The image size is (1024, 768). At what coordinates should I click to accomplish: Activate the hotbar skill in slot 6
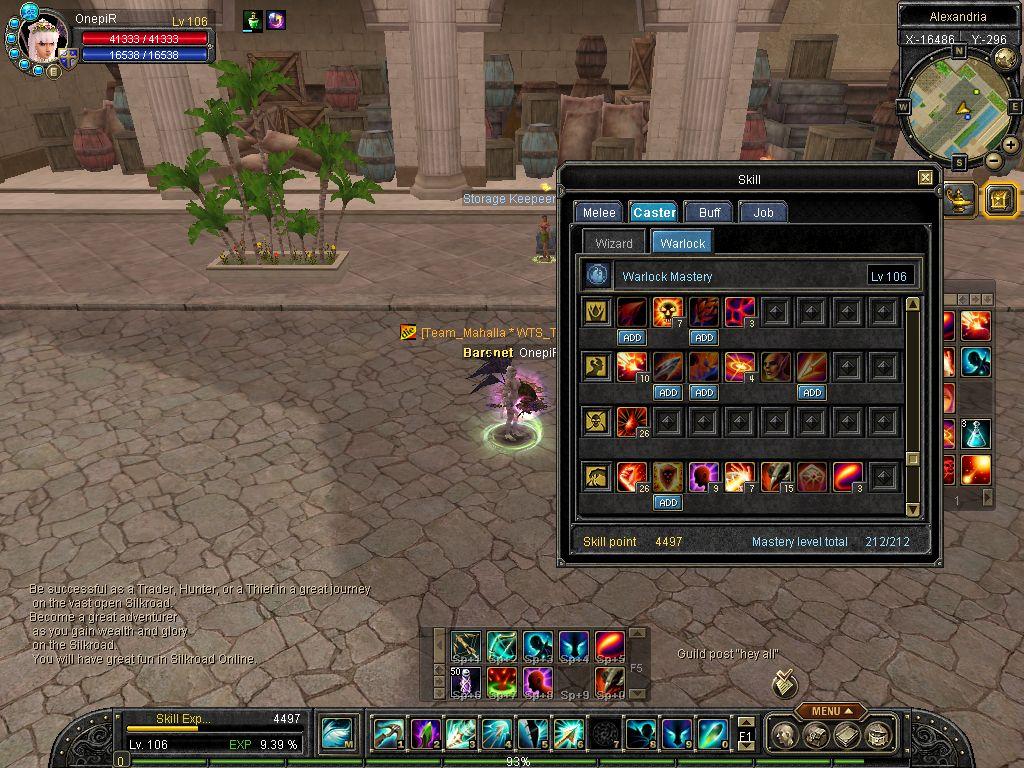568,734
